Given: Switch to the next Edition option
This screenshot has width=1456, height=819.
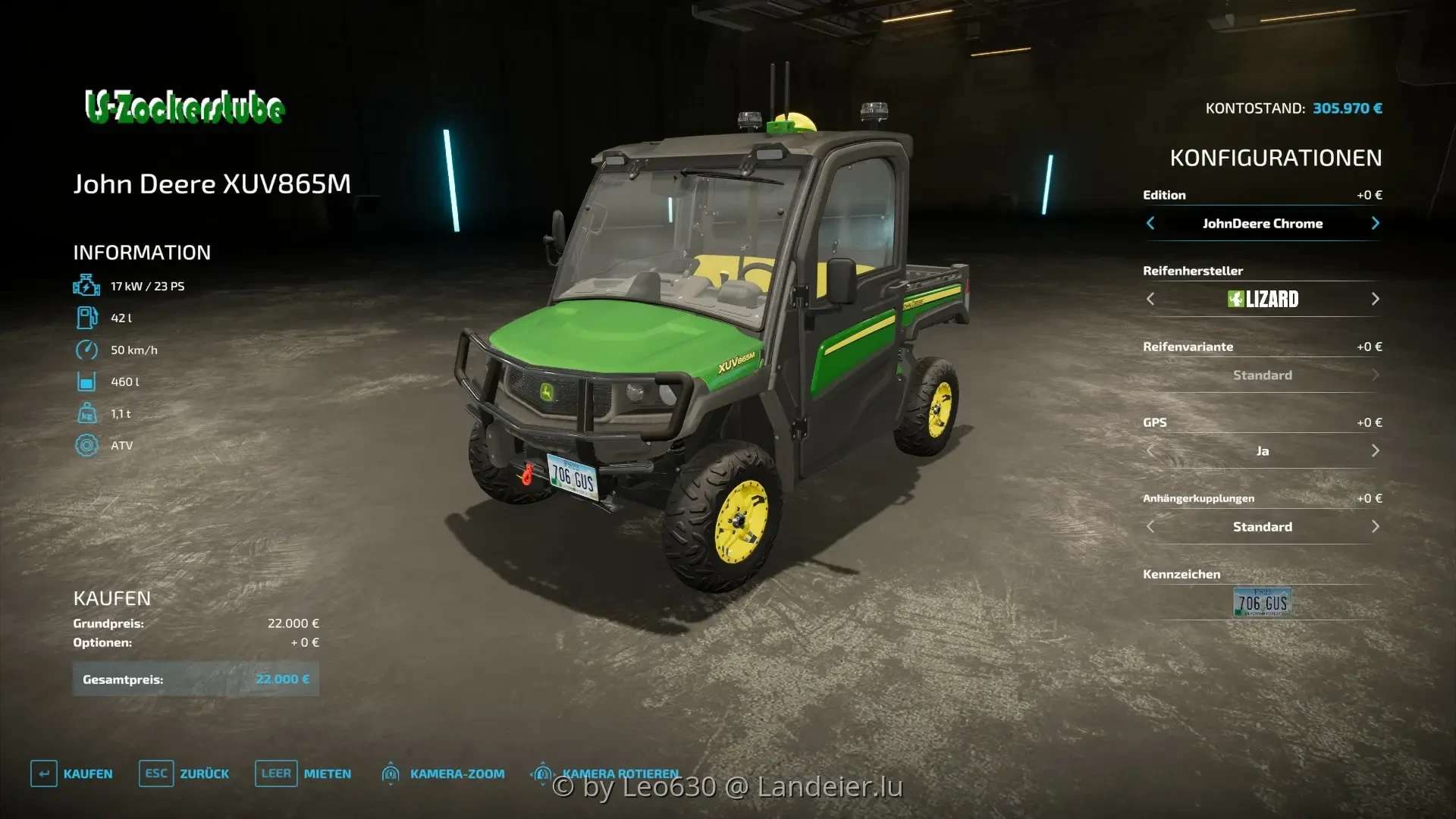Looking at the screenshot, I should pos(1375,223).
